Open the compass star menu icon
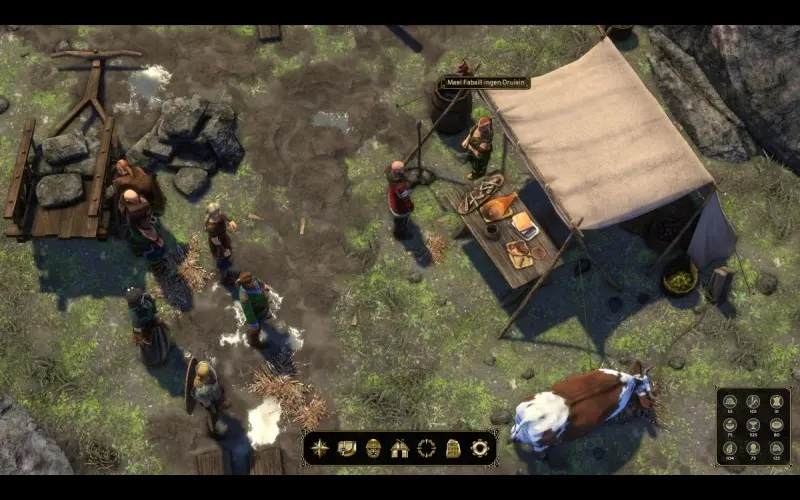The height and width of the screenshot is (500, 800). [x=320, y=448]
